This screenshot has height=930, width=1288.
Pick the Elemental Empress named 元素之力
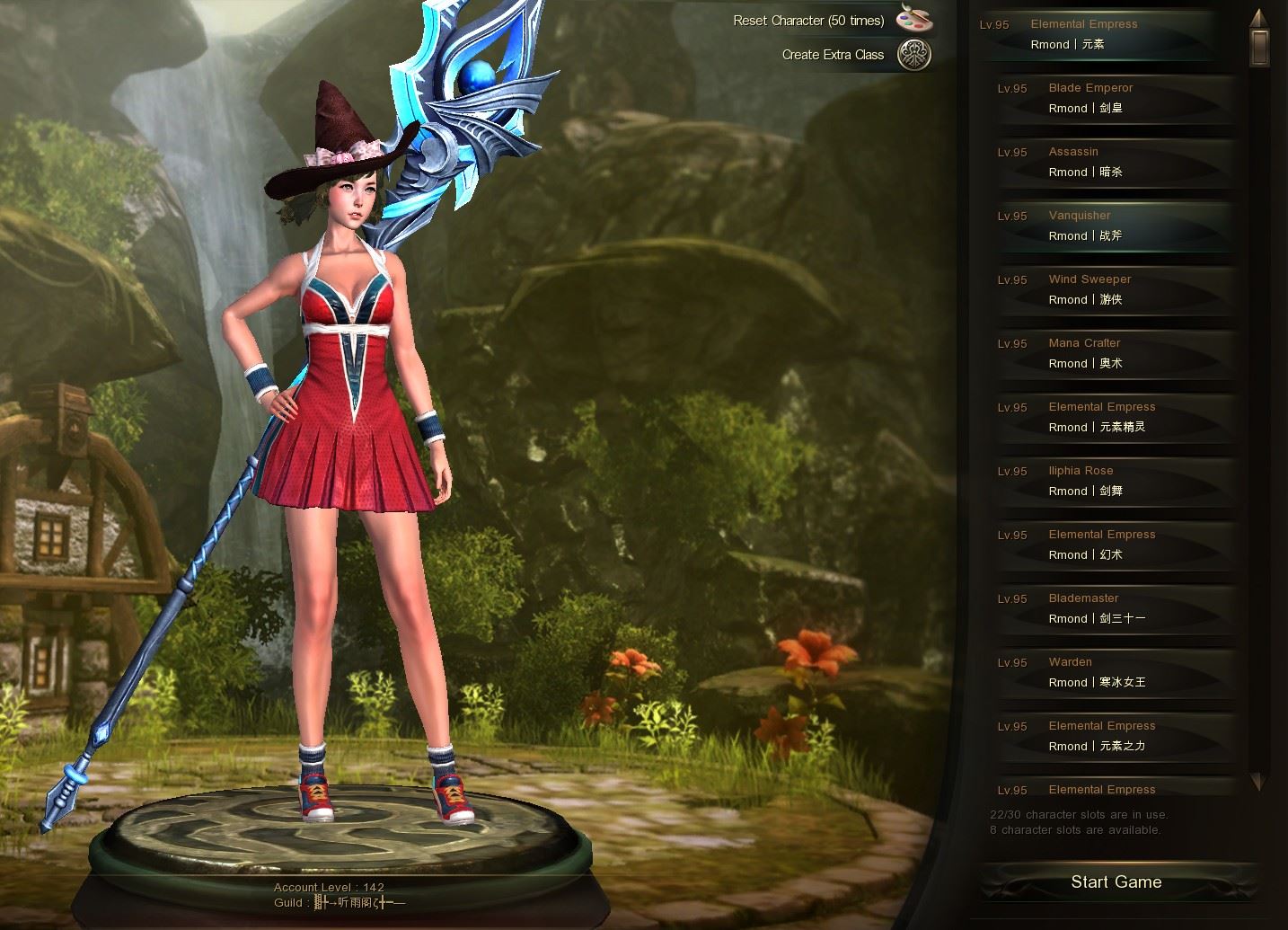click(x=1114, y=736)
